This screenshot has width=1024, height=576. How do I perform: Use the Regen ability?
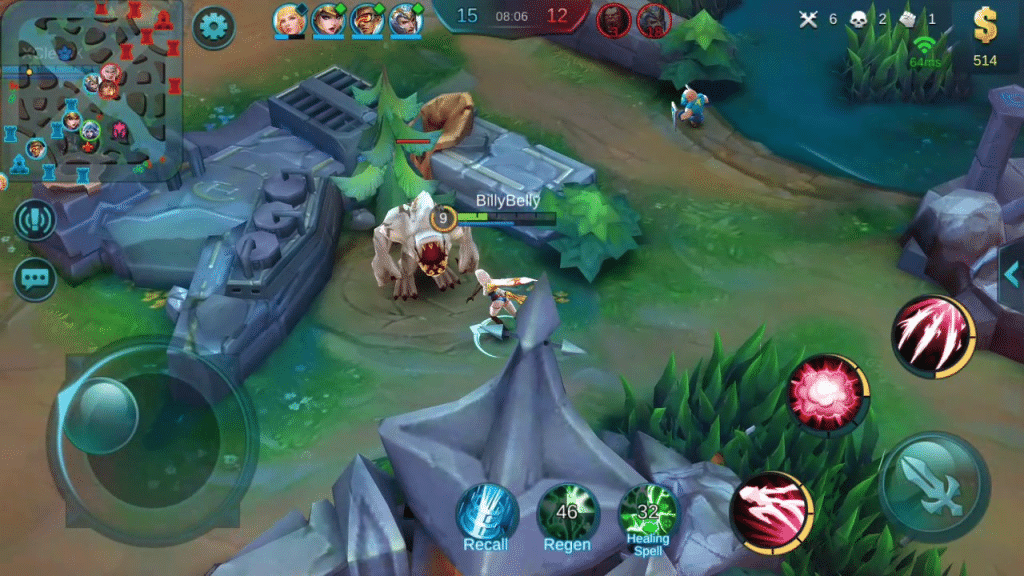(567, 516)
